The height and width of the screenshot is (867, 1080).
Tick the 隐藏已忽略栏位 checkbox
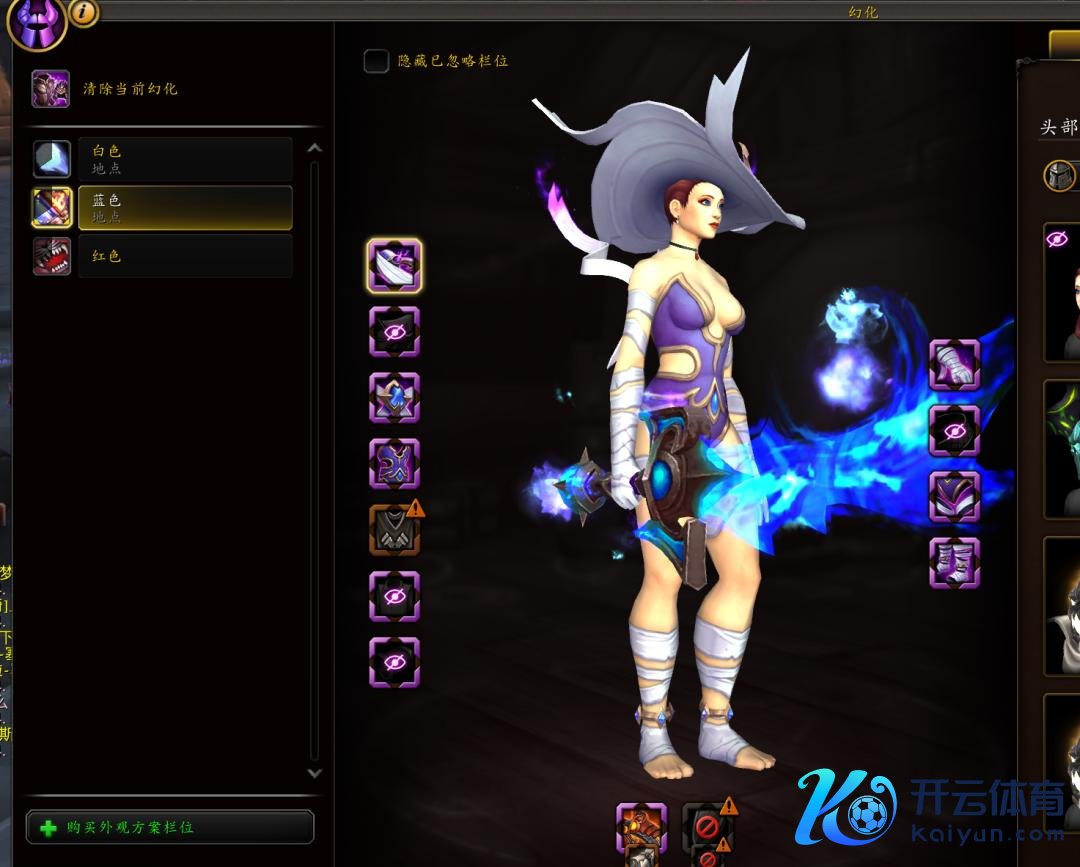click(376, 61)
